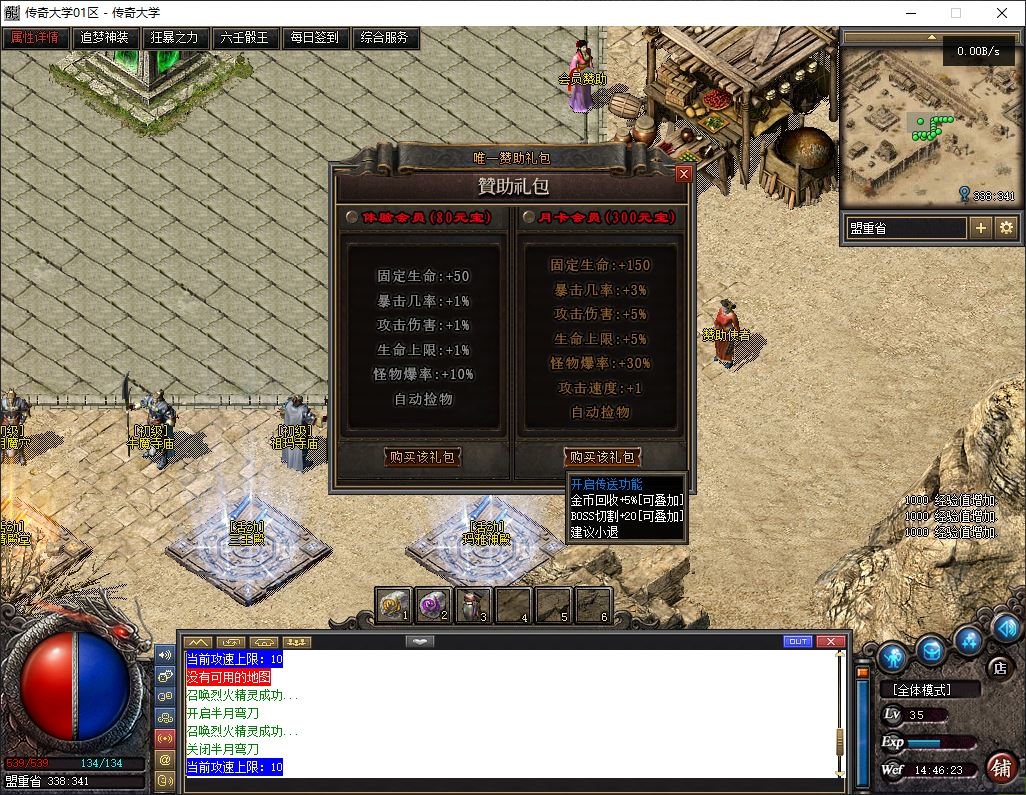Open the 属性详情 menu
Image resolution: width=1026 pixels, height=795 pixels.
[35, 38]
